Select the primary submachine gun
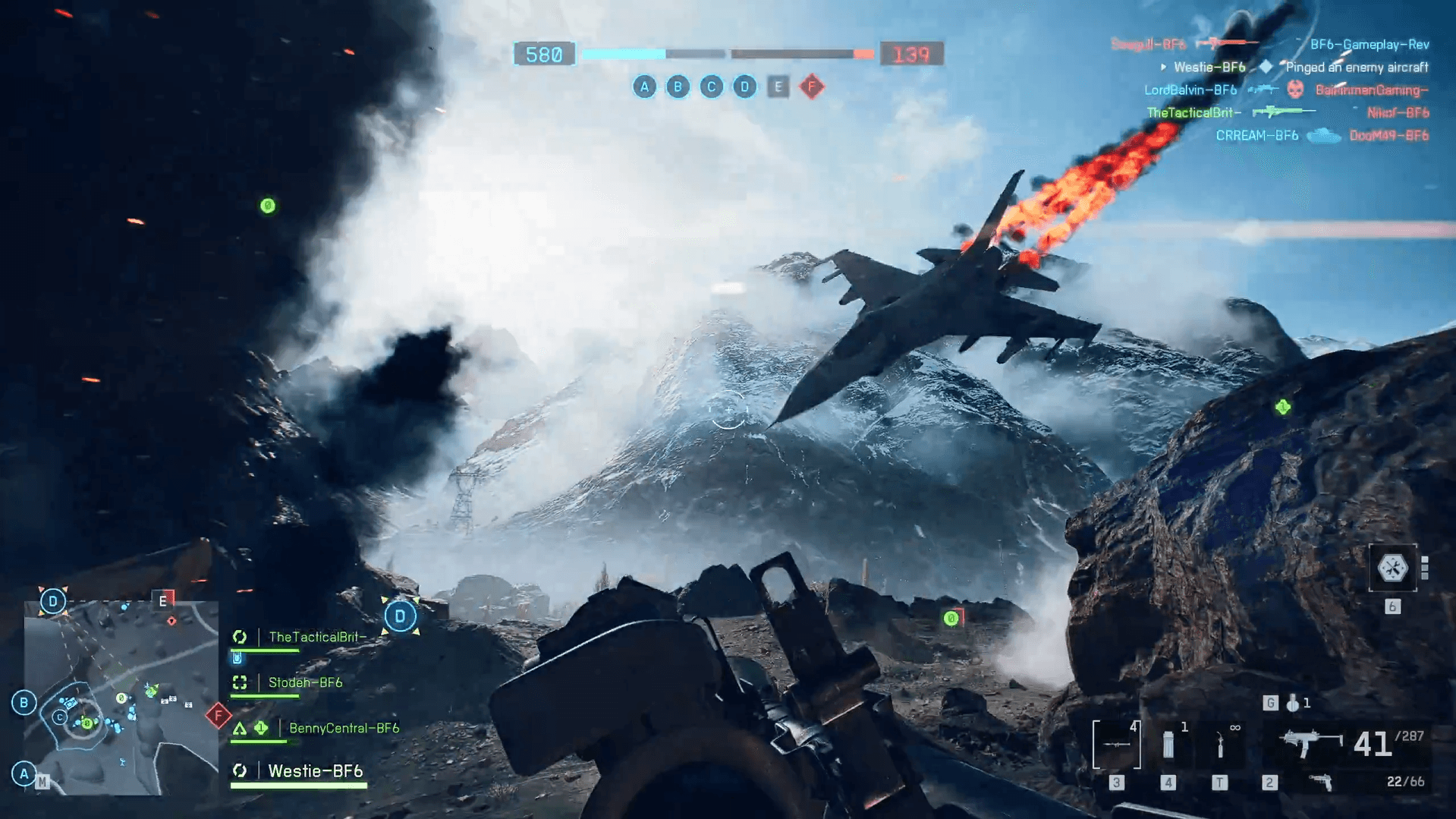1456x819 pixels. (1310, 743)
